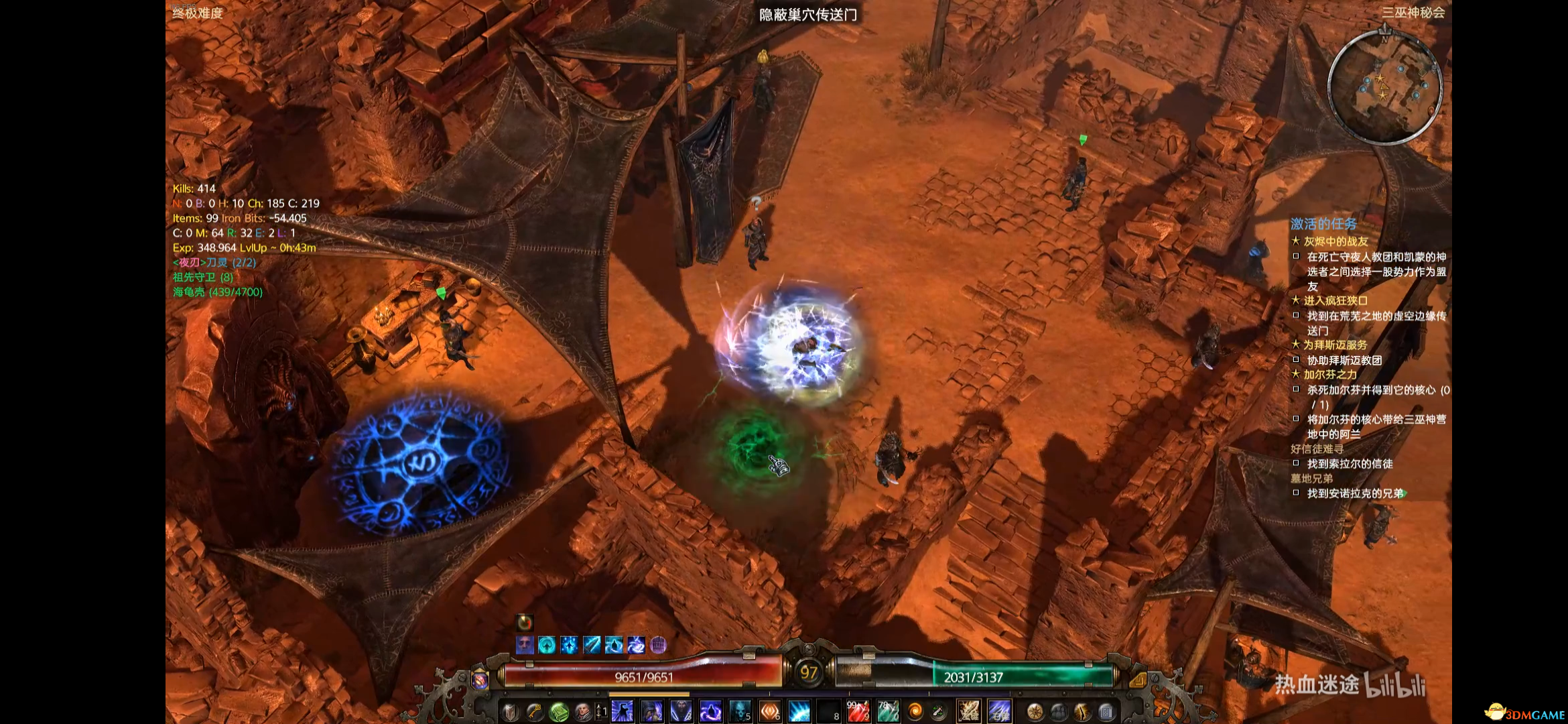
Task: Select the 灰烬中的战友 quest in tracker
Action: (x=1335, y=241)
